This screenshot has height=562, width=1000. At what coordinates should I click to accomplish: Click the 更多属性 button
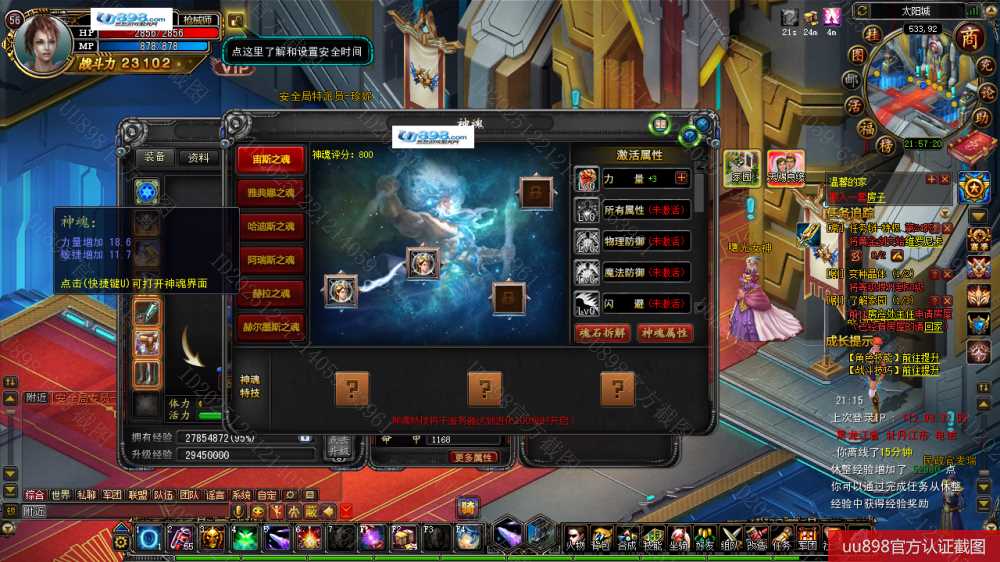click(473, 457)
